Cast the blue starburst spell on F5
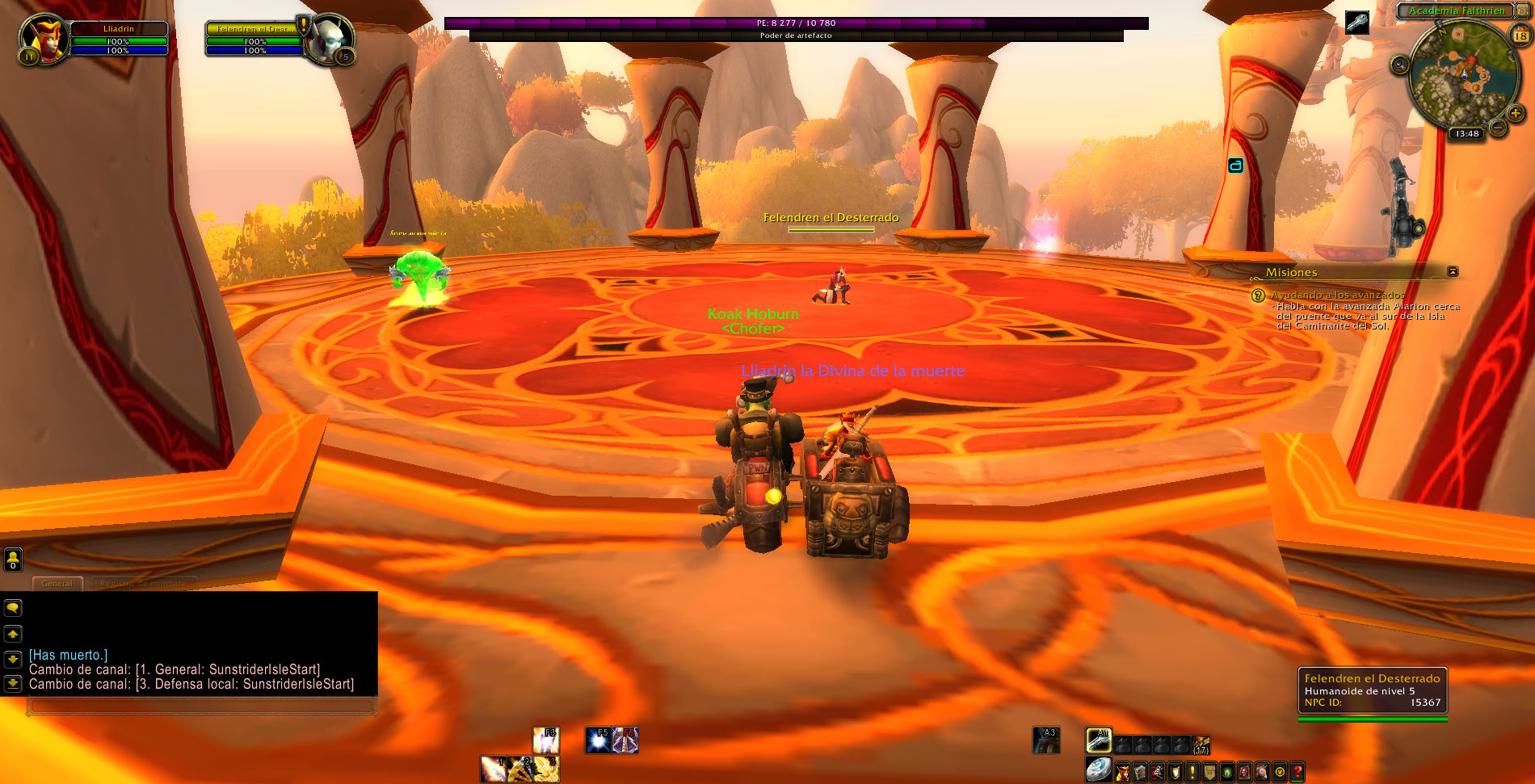Image resolution: width=1535 pixels, height=784 pixels. [x=598, y=740]
